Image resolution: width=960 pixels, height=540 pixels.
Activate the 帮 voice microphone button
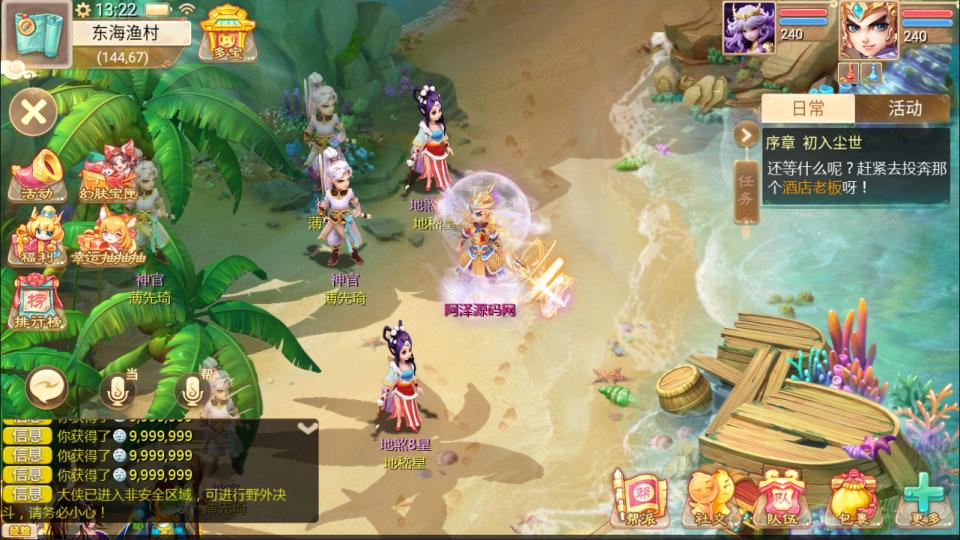pos(194,390)
